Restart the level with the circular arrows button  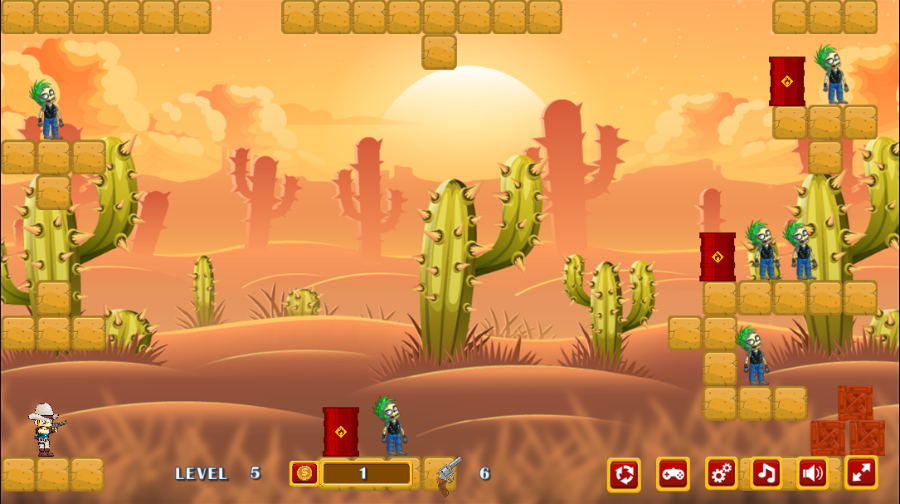click(x=624, y=474)
